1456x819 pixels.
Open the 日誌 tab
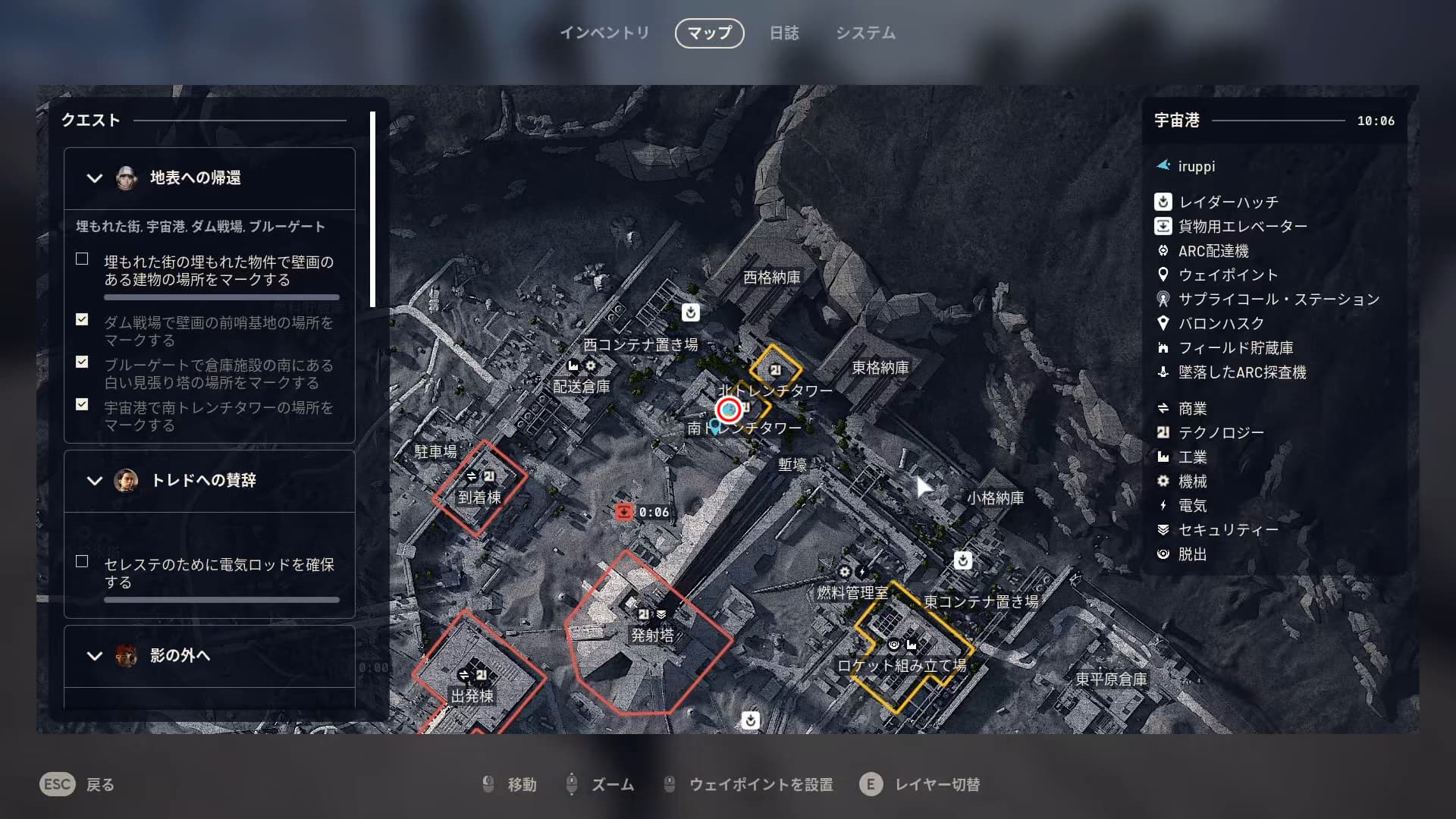[x=784, y=33]
